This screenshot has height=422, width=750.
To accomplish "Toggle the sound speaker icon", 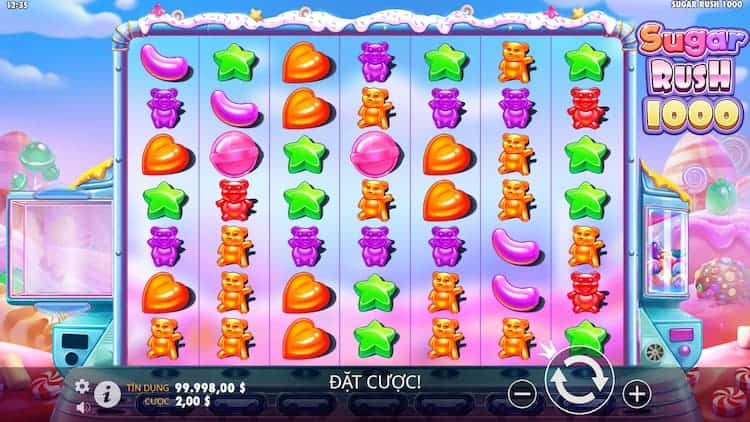I will [x=82, y=406].
